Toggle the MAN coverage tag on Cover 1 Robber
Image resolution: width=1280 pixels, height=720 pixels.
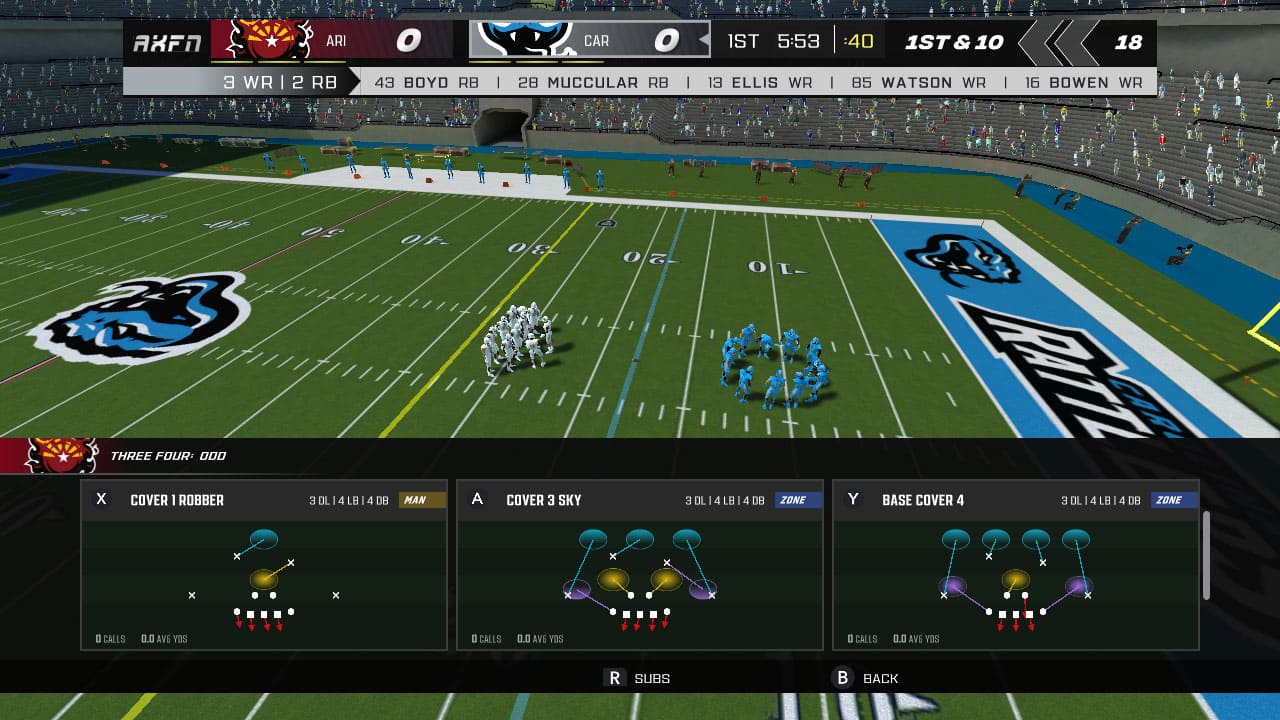click(420, 500)
